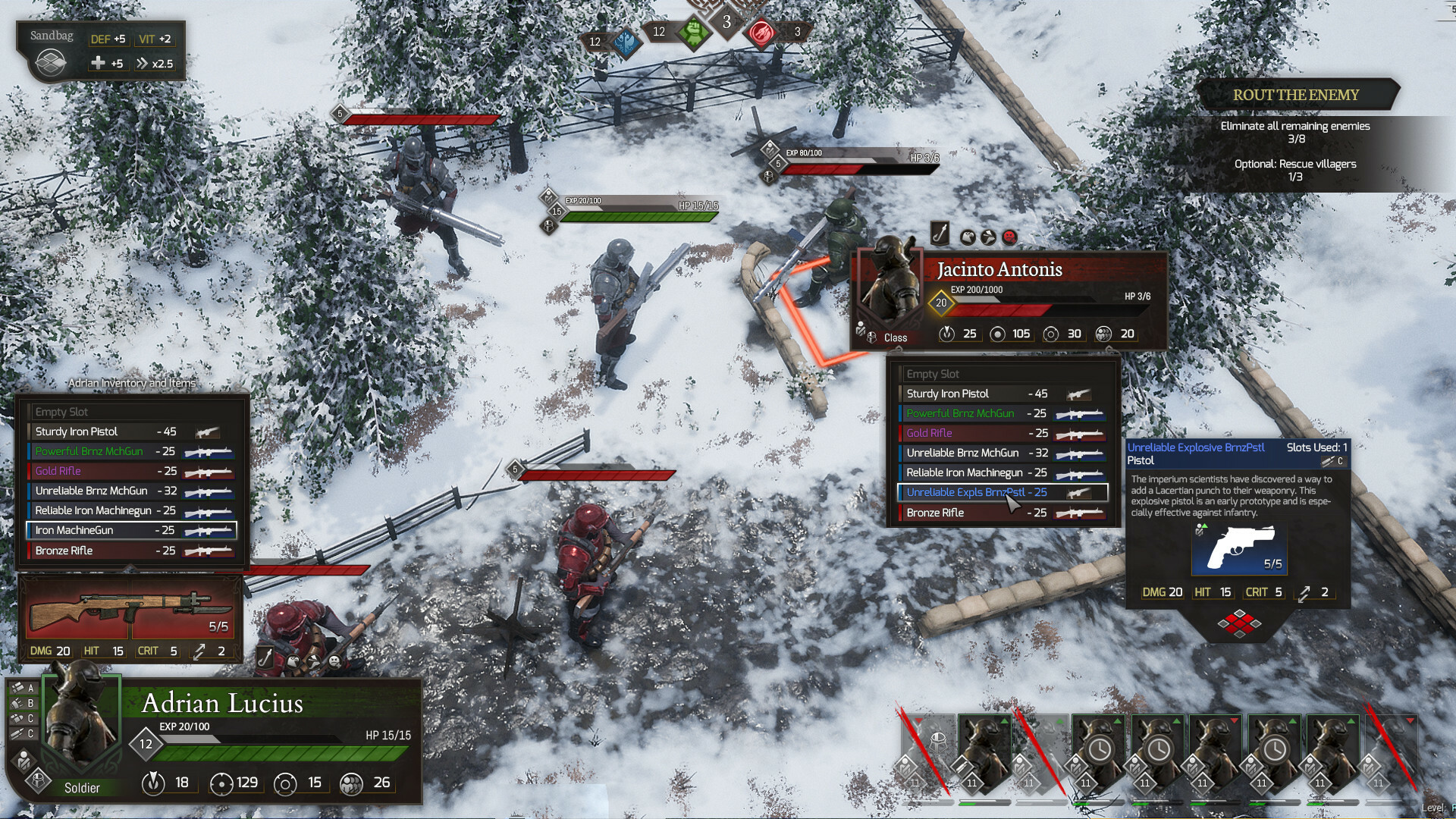Select the melee hook action icon above Jacinto's panel

(940, 234)
